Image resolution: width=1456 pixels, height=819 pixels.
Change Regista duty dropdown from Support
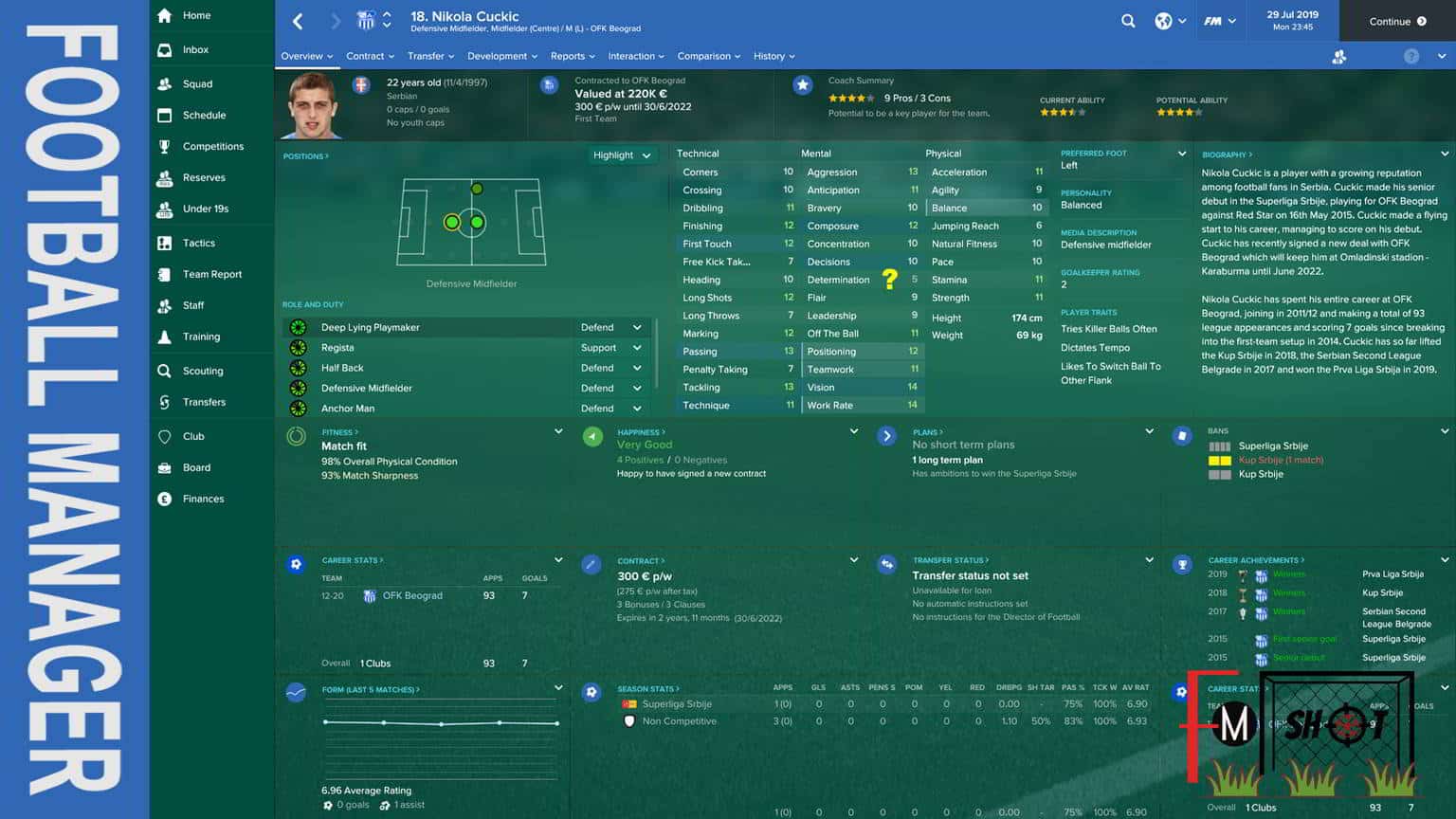click(611, 348)
